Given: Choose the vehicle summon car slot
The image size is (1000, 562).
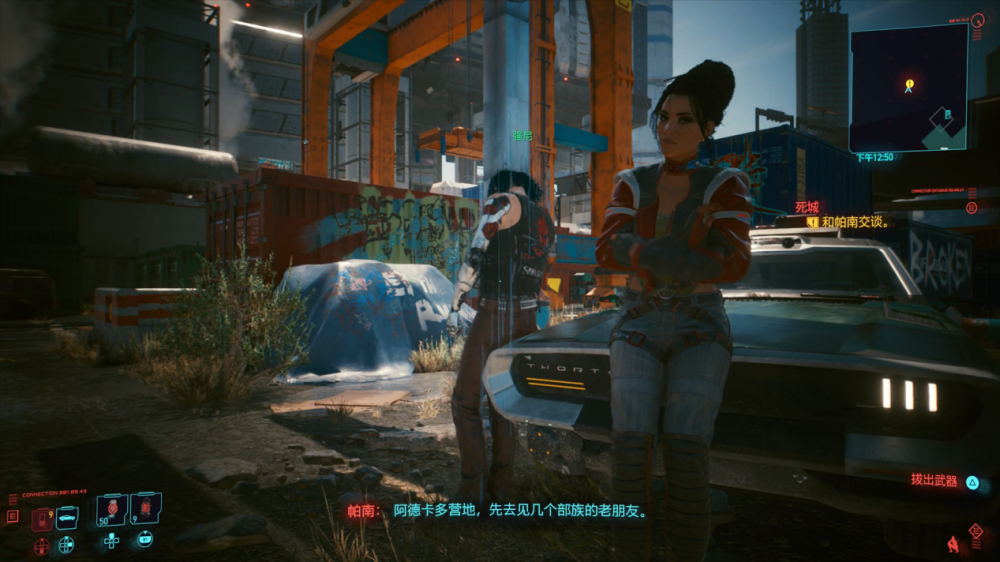Looking at the screenshot, I should point(68,517).
